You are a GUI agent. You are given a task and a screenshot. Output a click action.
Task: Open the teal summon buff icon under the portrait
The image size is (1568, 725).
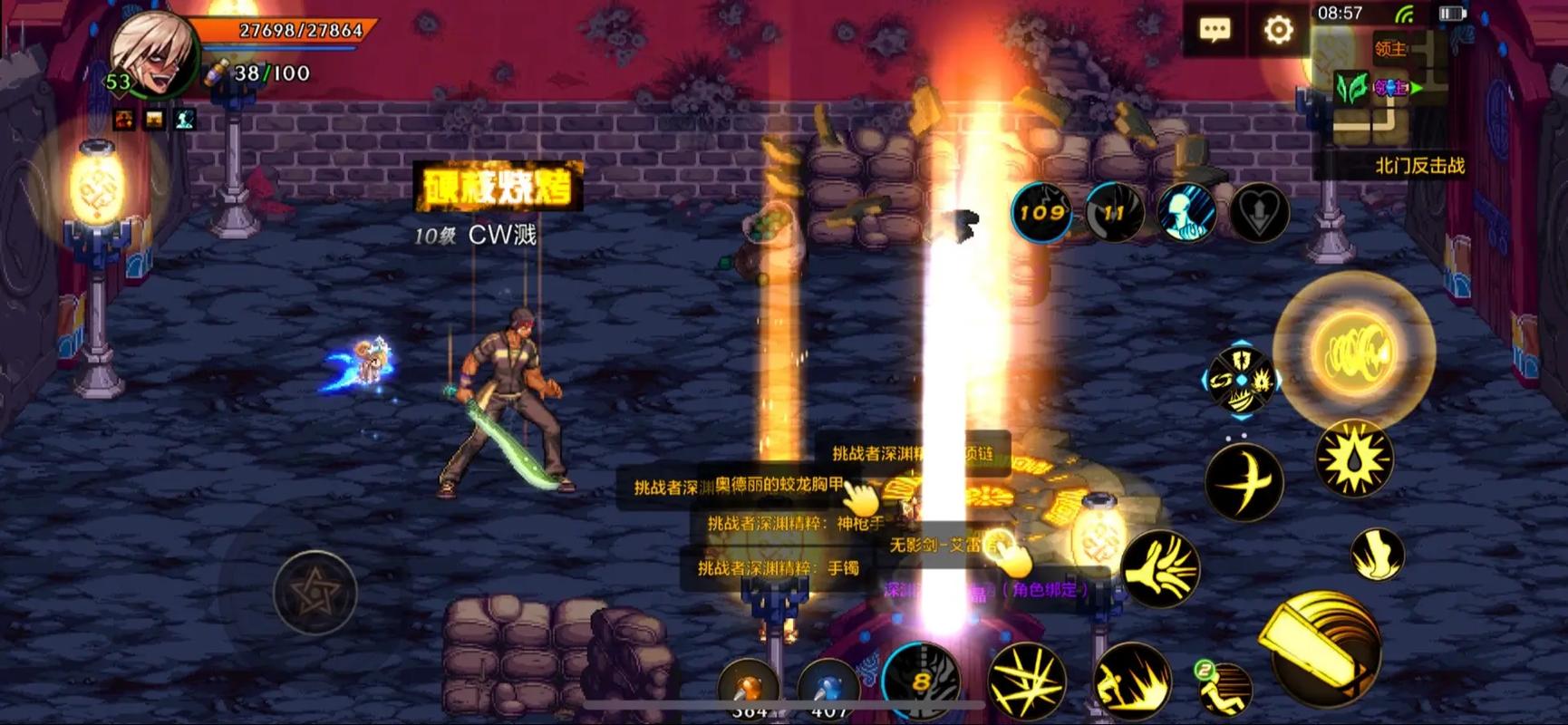184,120
